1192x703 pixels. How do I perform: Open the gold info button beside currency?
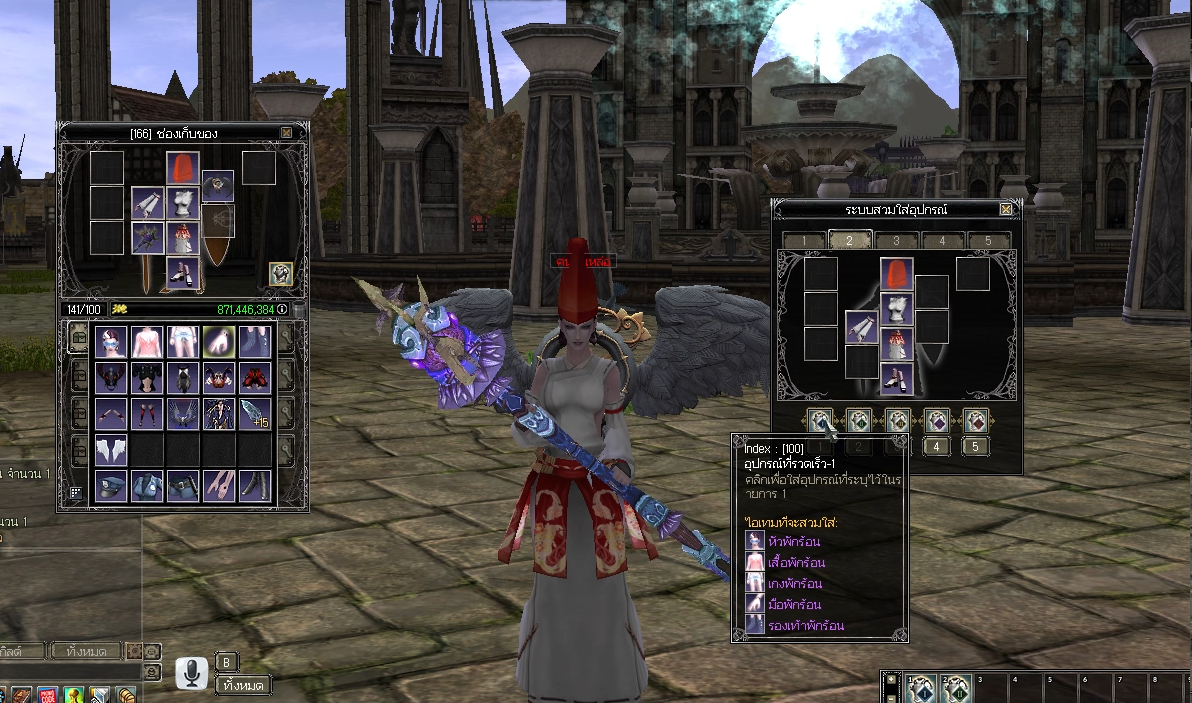pos(282,309)
